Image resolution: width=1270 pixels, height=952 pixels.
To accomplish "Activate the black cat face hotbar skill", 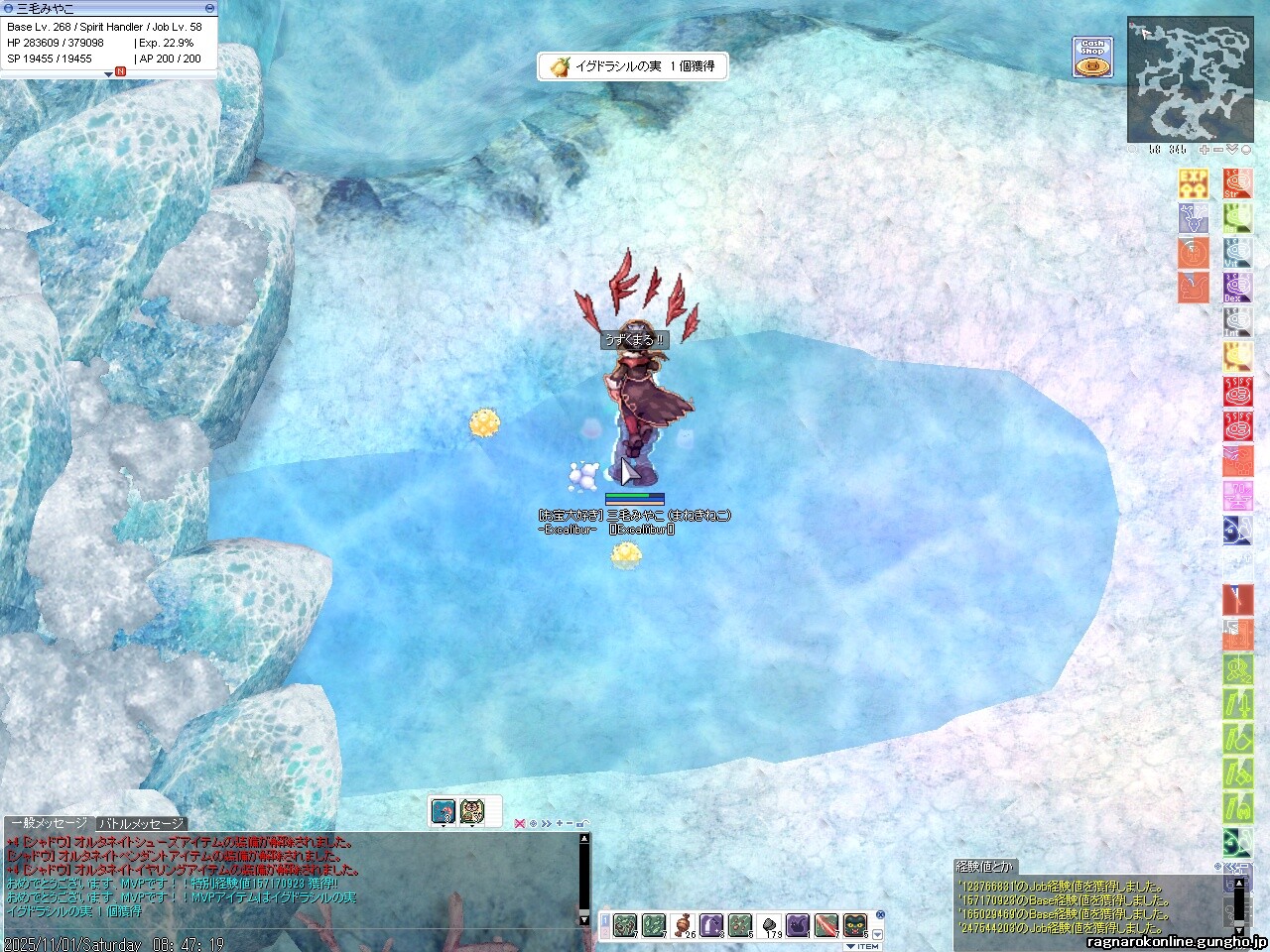I will pos(855,926).
